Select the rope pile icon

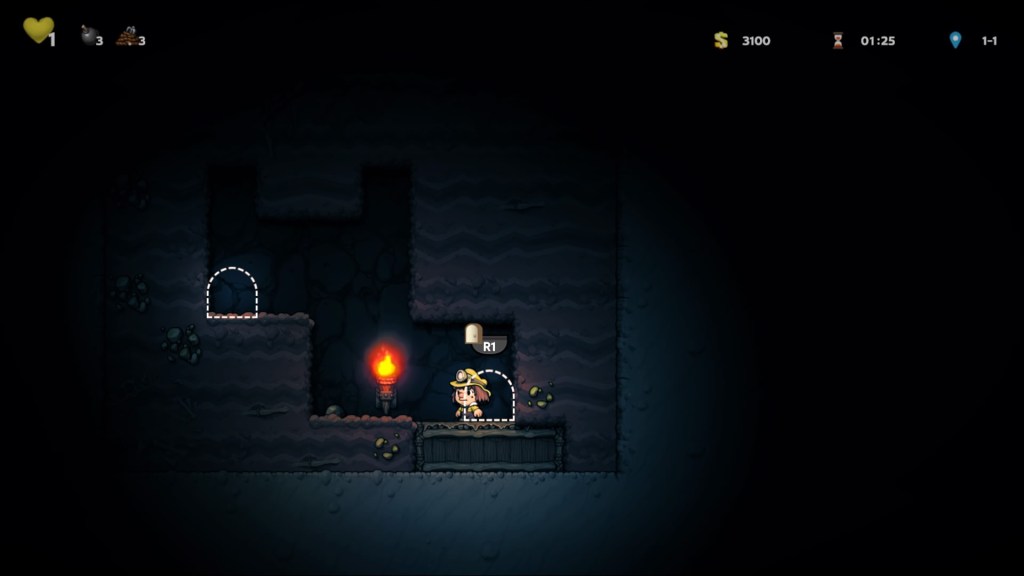[126, 37]
